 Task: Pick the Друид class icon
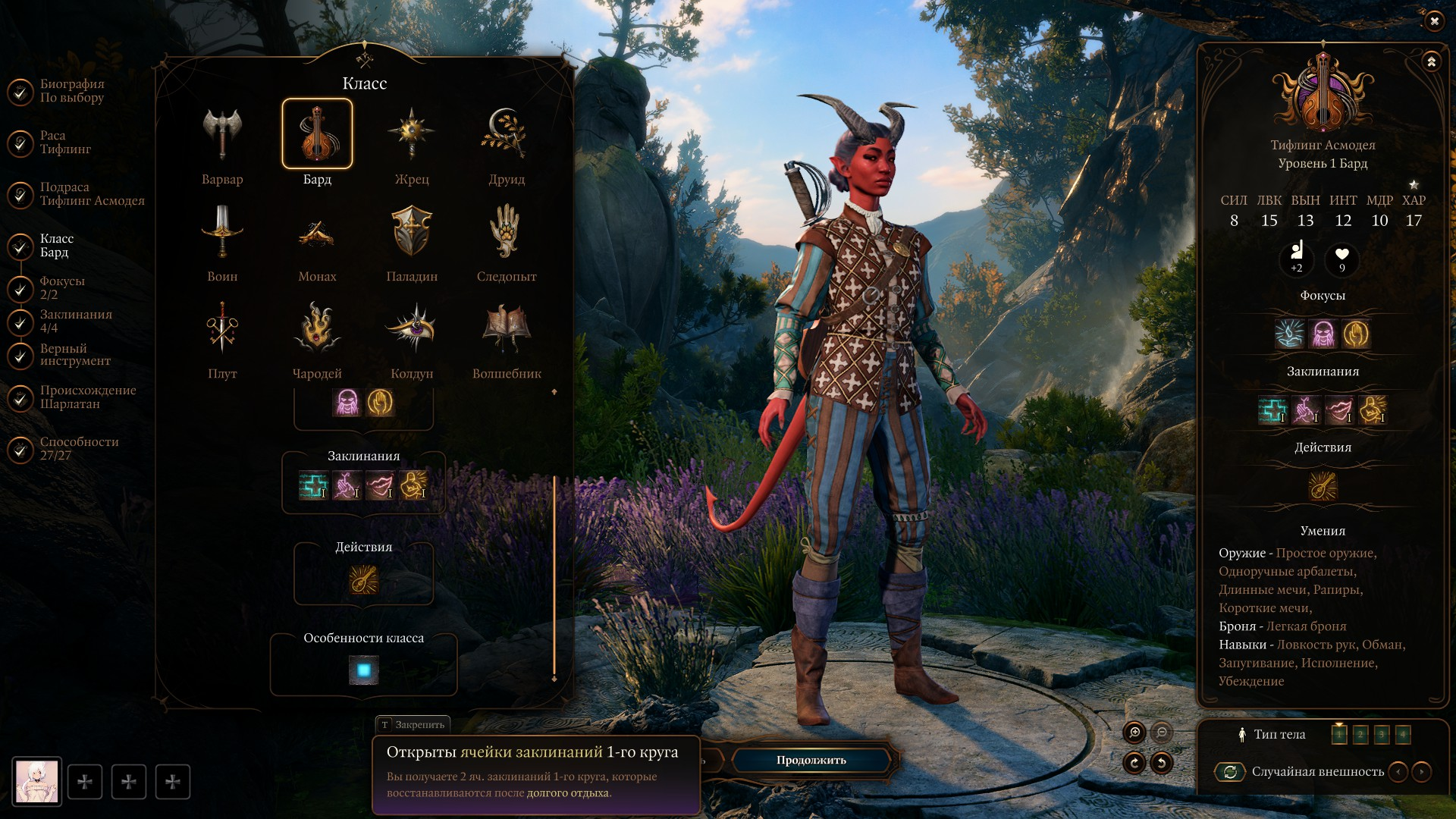tap(506, 135)
